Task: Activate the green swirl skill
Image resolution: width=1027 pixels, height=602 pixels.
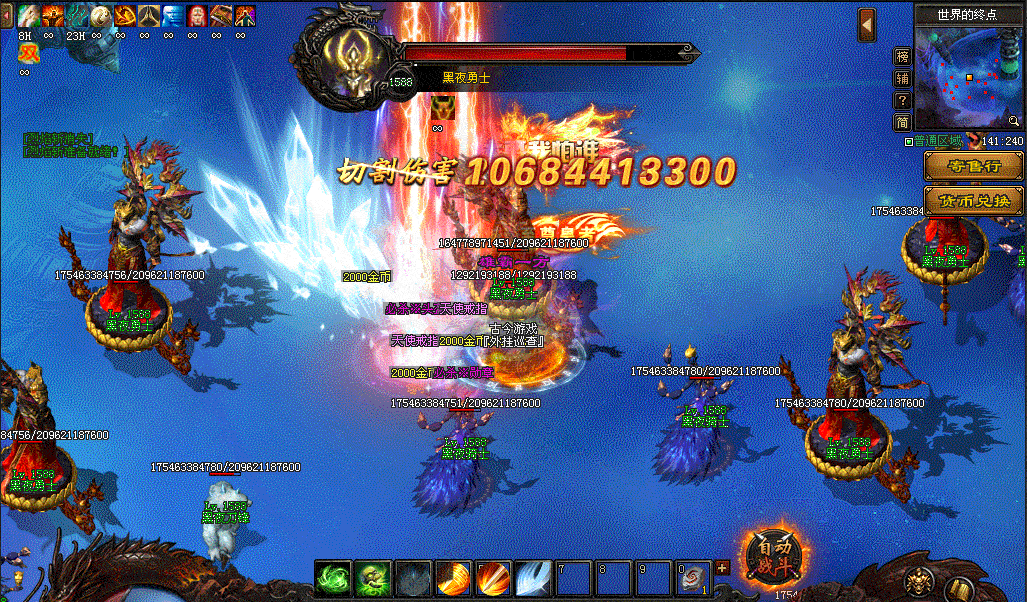Action: (333, 579)
